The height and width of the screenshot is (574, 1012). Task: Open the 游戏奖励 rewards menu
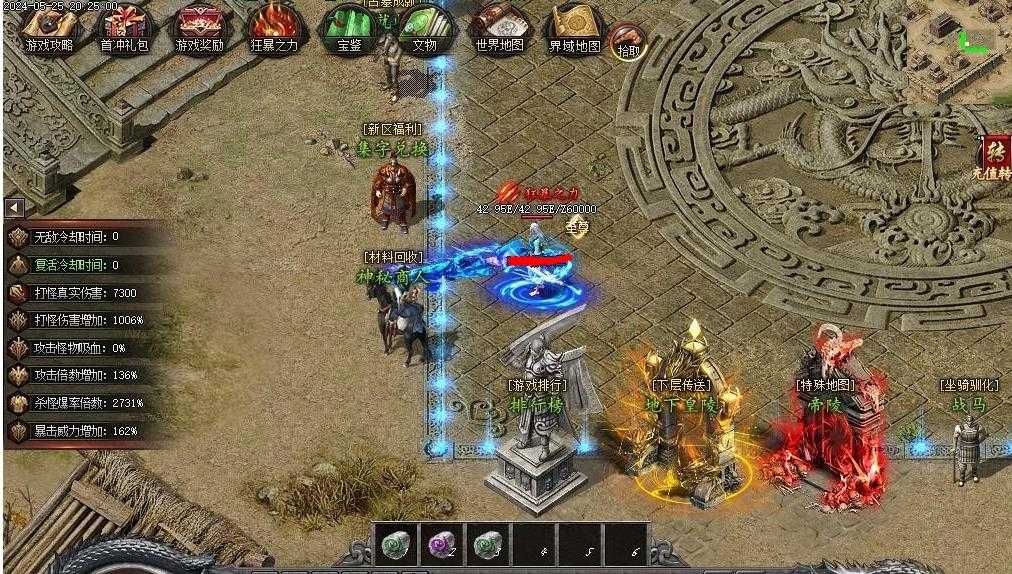[199, 28]
